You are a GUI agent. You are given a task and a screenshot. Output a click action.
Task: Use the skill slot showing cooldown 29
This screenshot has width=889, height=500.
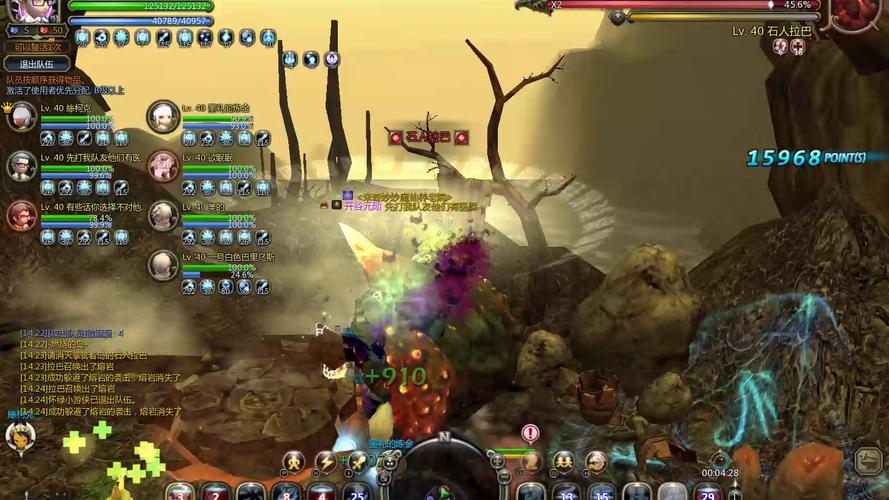[707, 490]
